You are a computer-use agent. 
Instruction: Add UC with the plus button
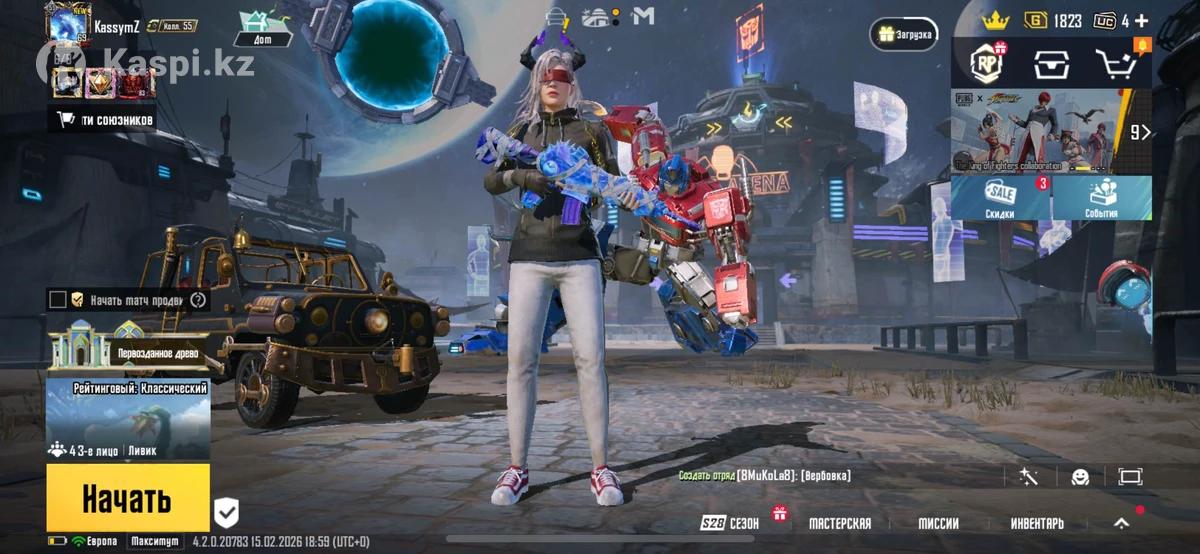(x=1141, y=20)
